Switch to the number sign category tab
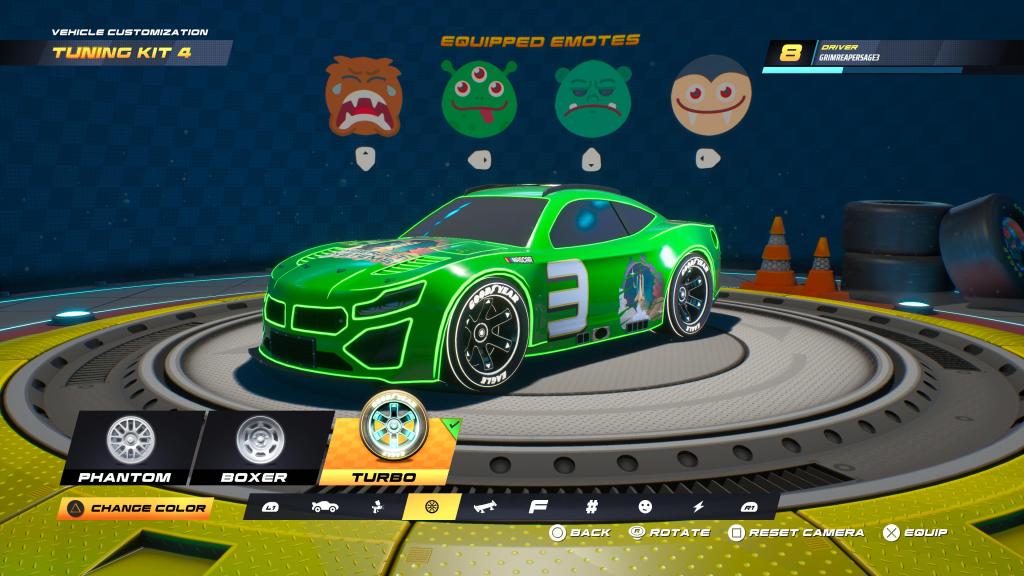 click(x=591, y=508)
